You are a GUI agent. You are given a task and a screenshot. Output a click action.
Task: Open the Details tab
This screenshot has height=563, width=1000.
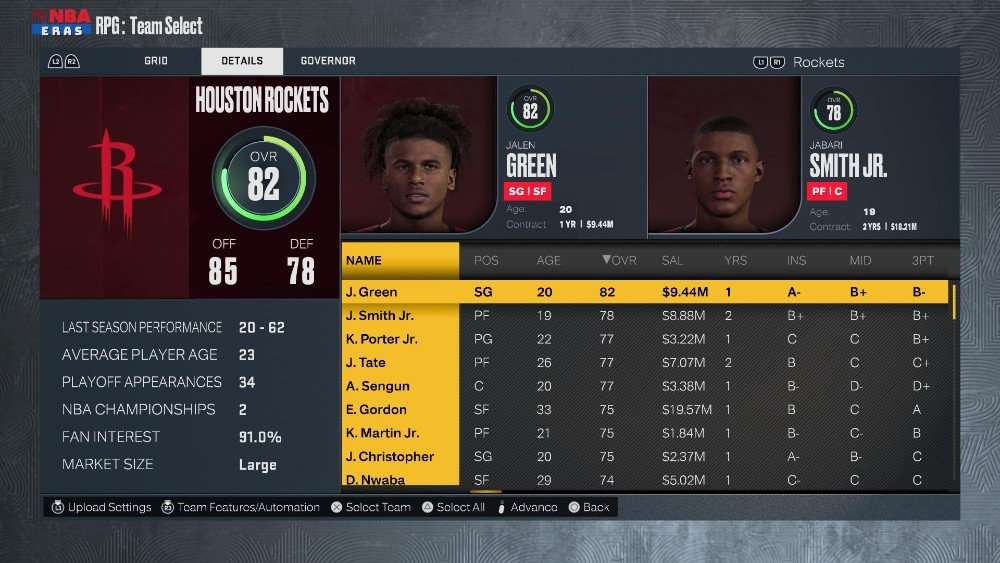242,61
